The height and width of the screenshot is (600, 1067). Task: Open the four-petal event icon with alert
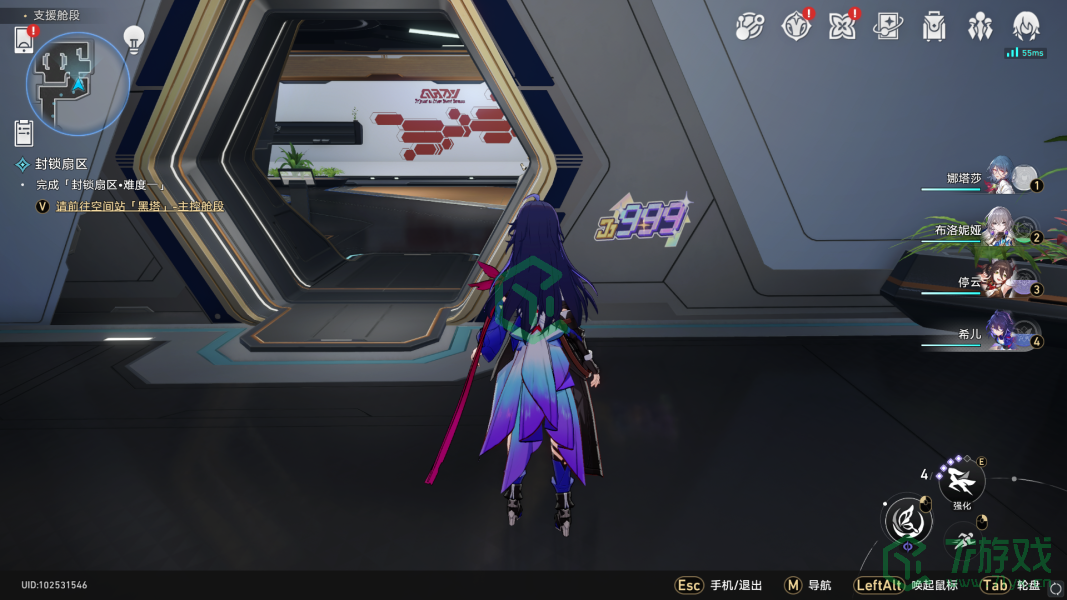[842, 27]
